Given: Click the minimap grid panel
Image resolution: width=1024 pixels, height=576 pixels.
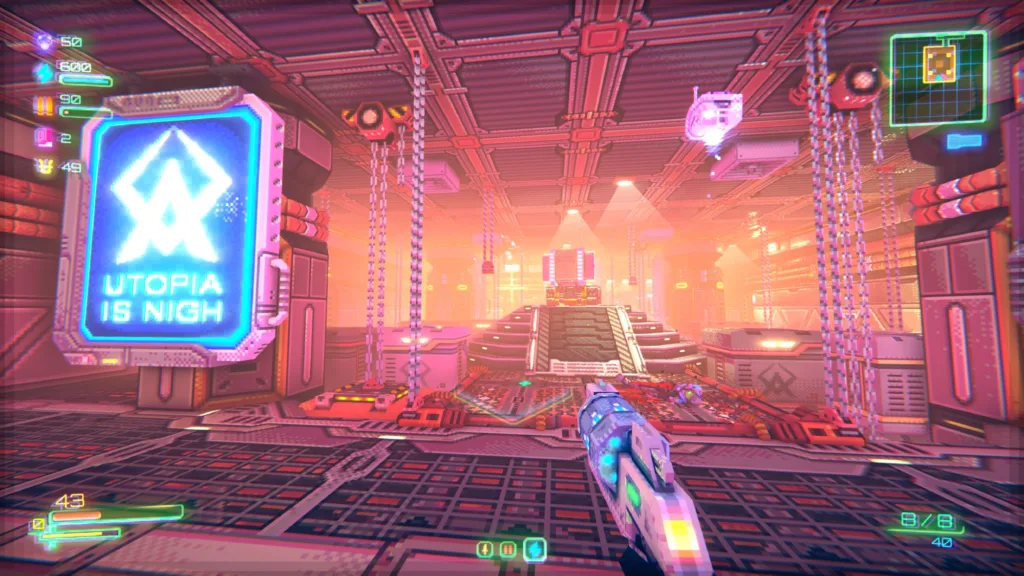Looking at the screenshot, I should coord(937,78).
